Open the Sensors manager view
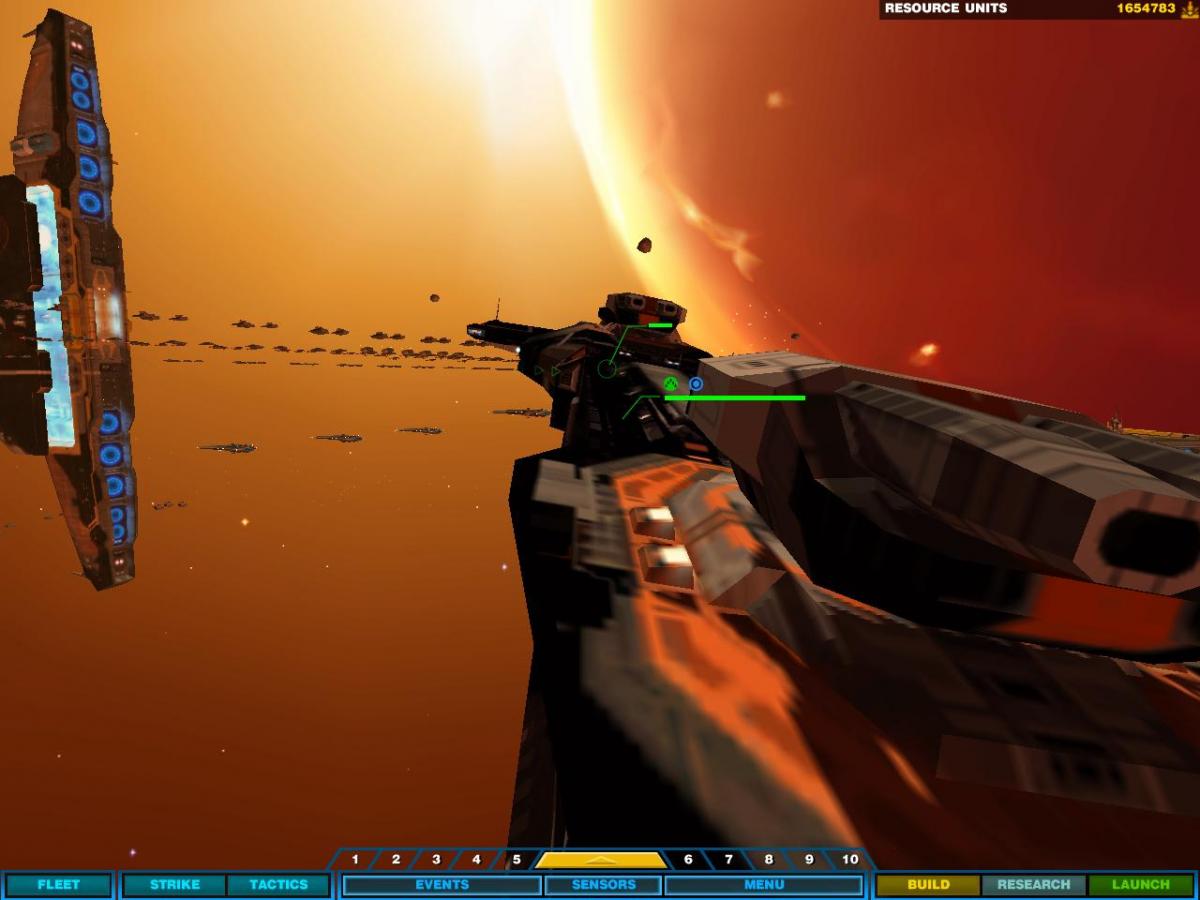Screen dimensions: 1200x900 point(603,885)
